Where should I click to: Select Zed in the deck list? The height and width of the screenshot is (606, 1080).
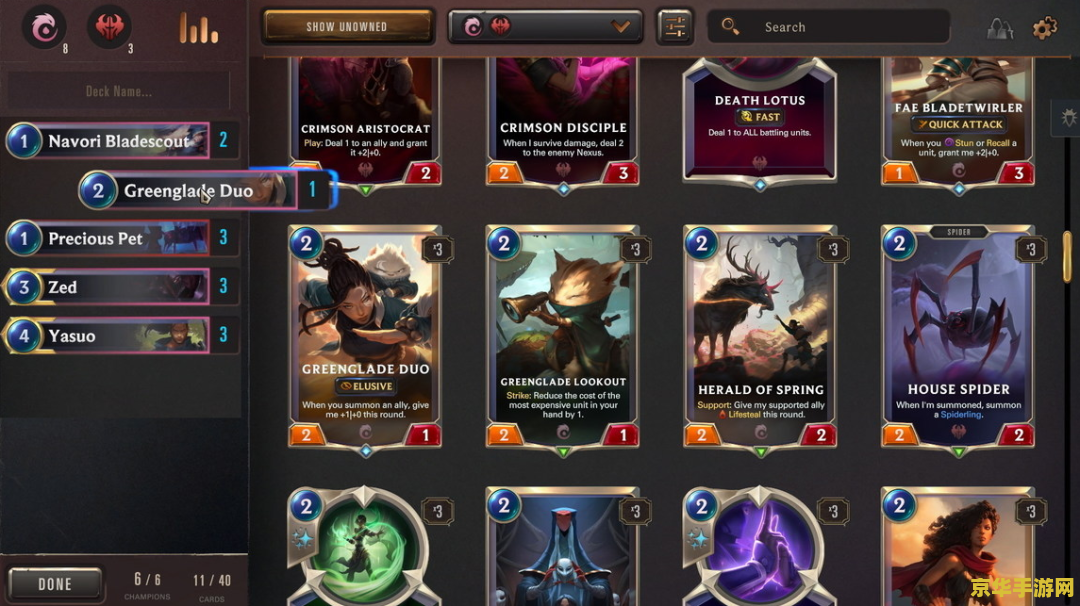click(x=108, y=287)
